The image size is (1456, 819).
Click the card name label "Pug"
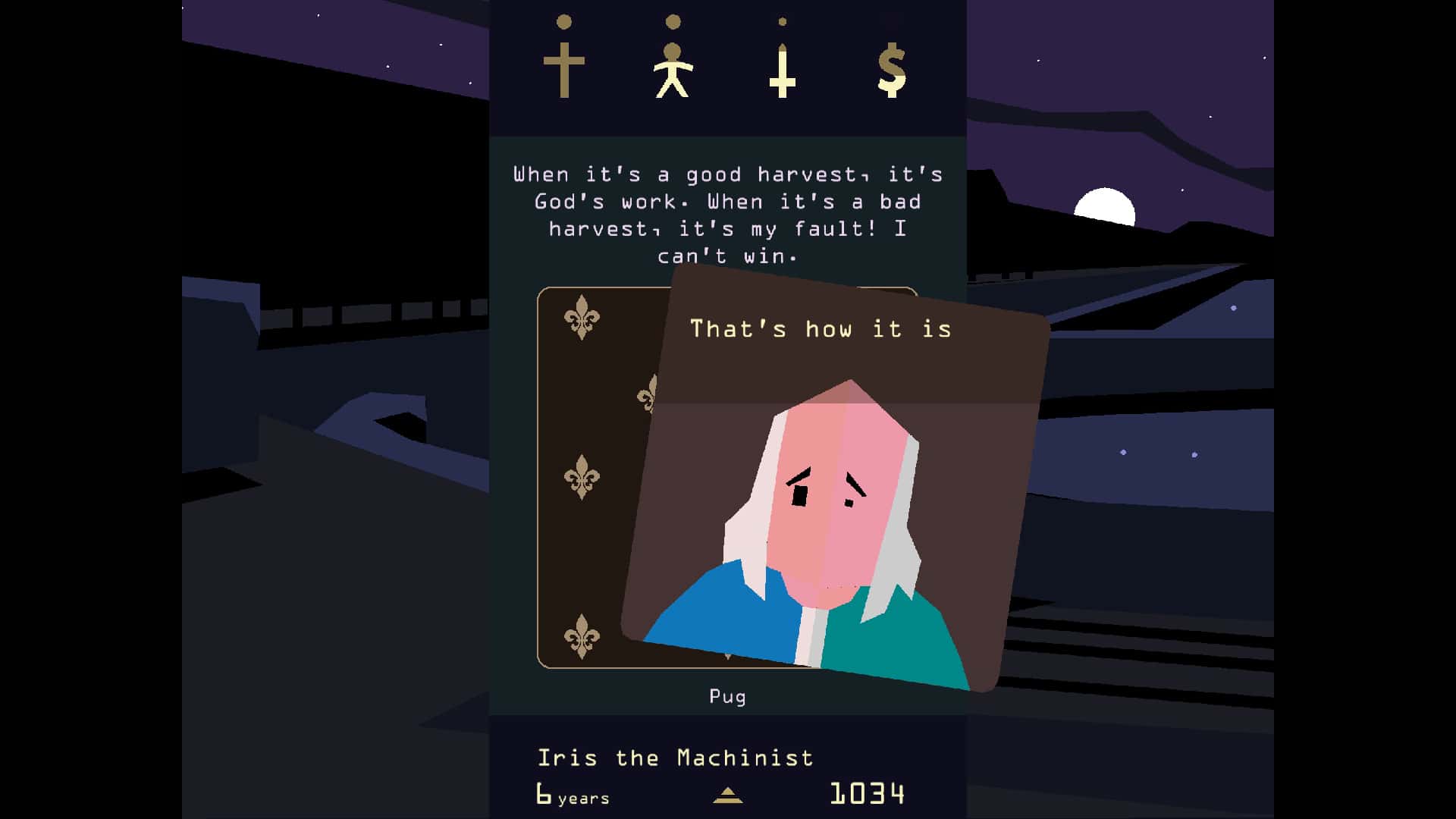[726, 695]
